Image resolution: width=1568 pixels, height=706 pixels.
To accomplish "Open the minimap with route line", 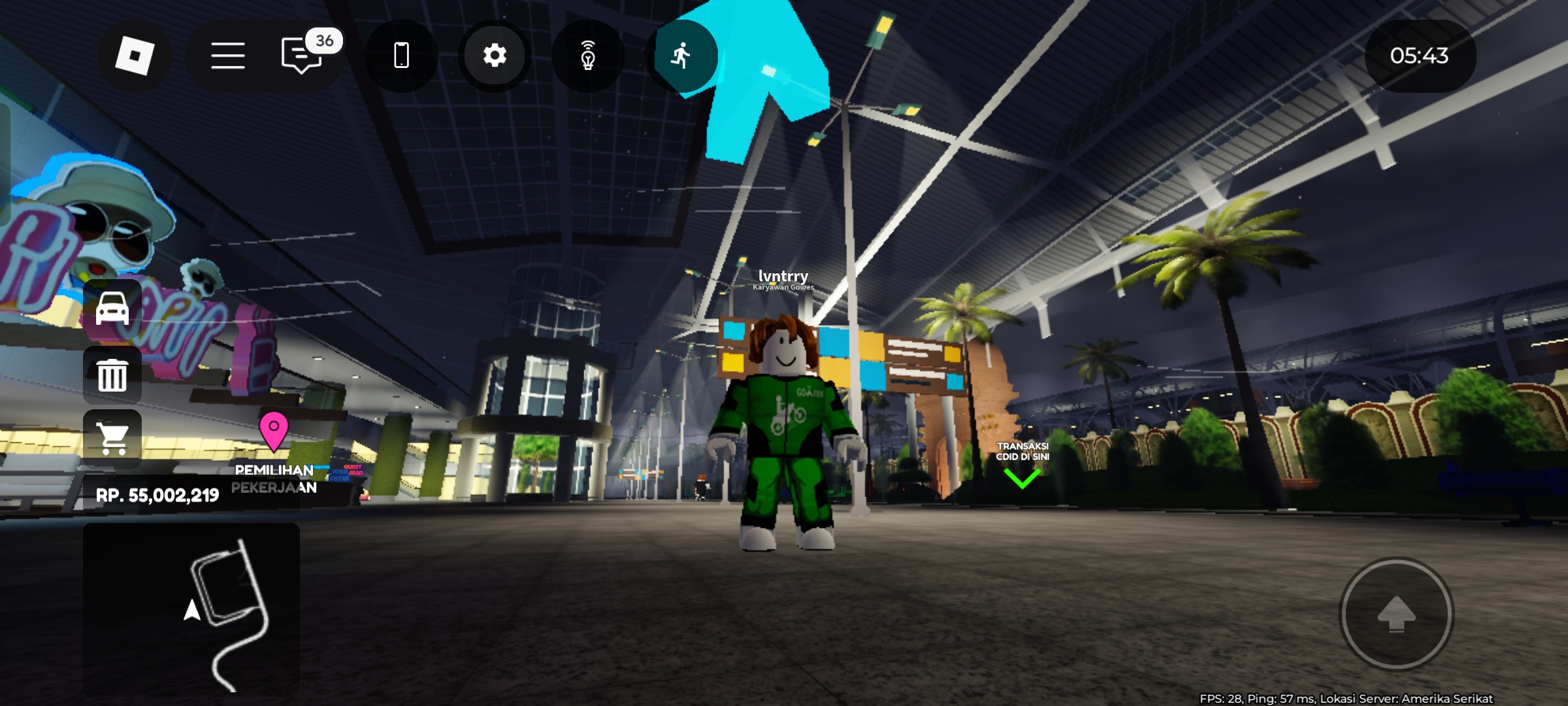I will [191, 609].
